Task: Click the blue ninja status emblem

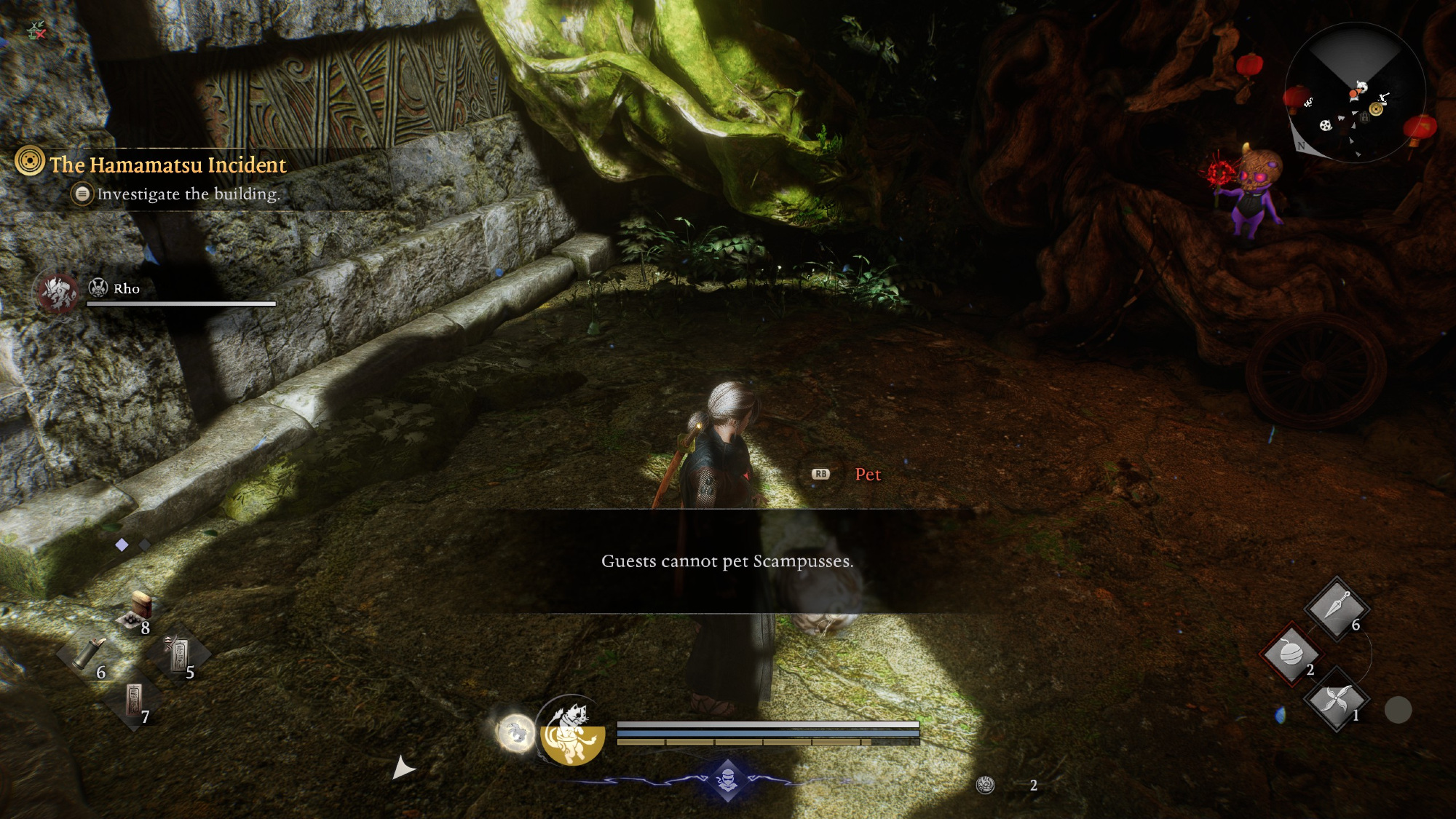Action: (727, 780)
